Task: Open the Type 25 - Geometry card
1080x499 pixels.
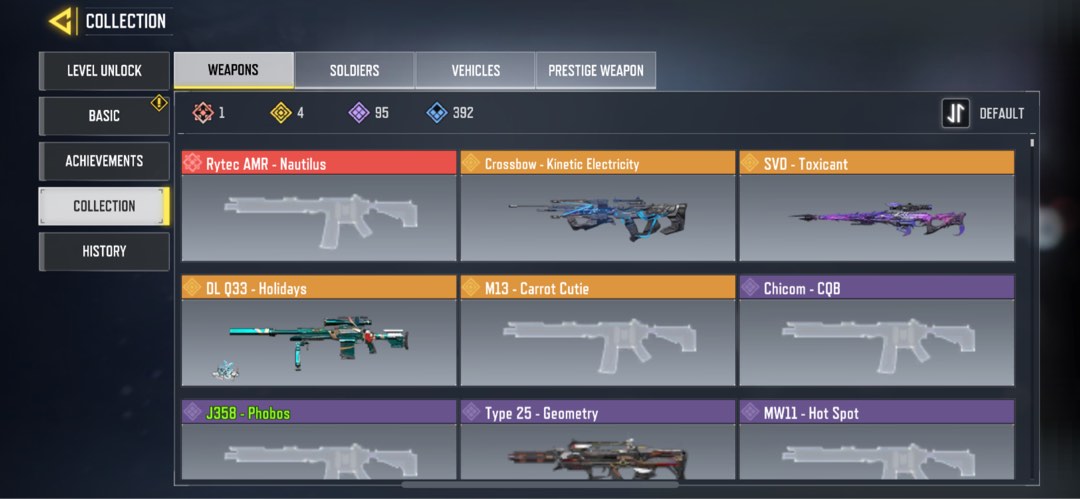Action: (x=597, y=440)
